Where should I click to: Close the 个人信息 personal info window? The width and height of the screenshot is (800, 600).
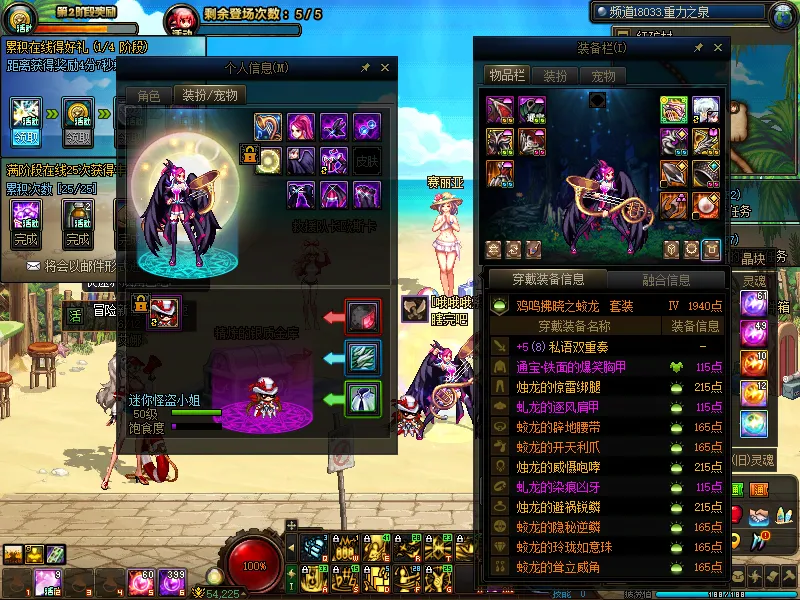click(x=385, y=68)
